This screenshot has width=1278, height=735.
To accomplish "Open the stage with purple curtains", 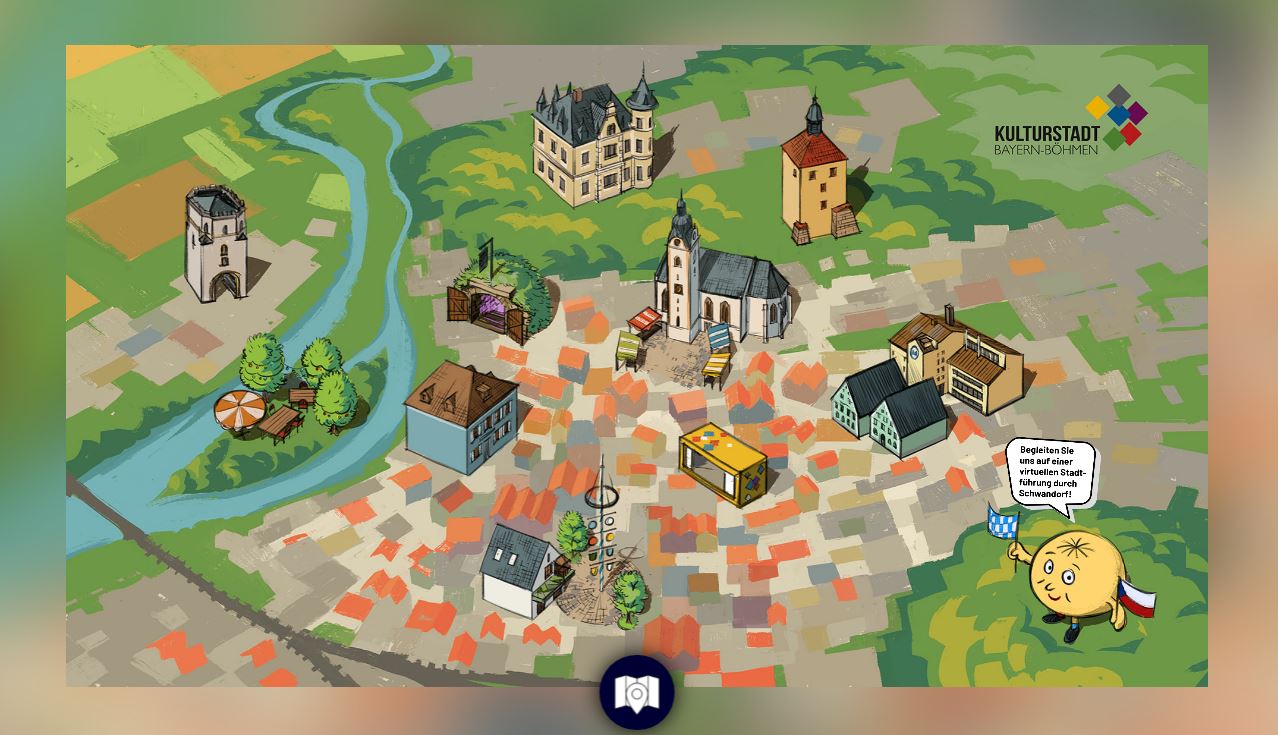I will pyautogui.click(x=496, y=298).
